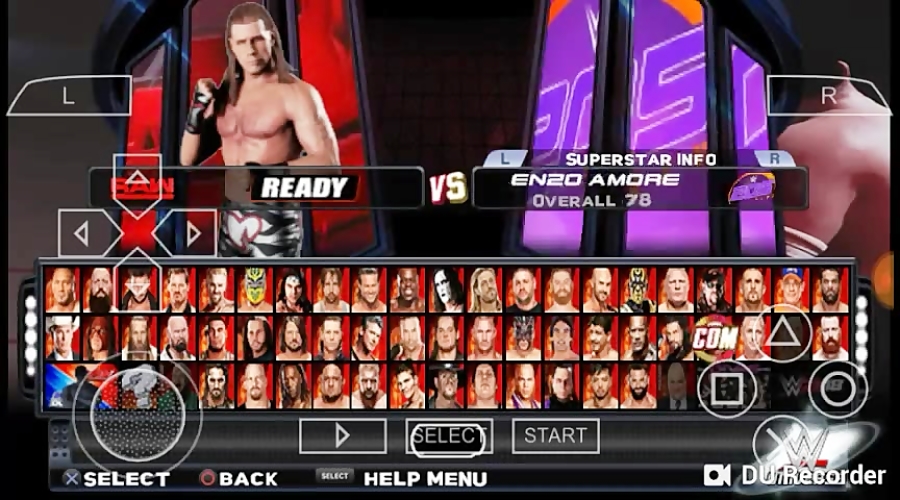Image resolution: width=900 pixels, height=500 pixels.
Task: Select the long blonde-haired wrestler portrait
Action: (x=484, y=289)
